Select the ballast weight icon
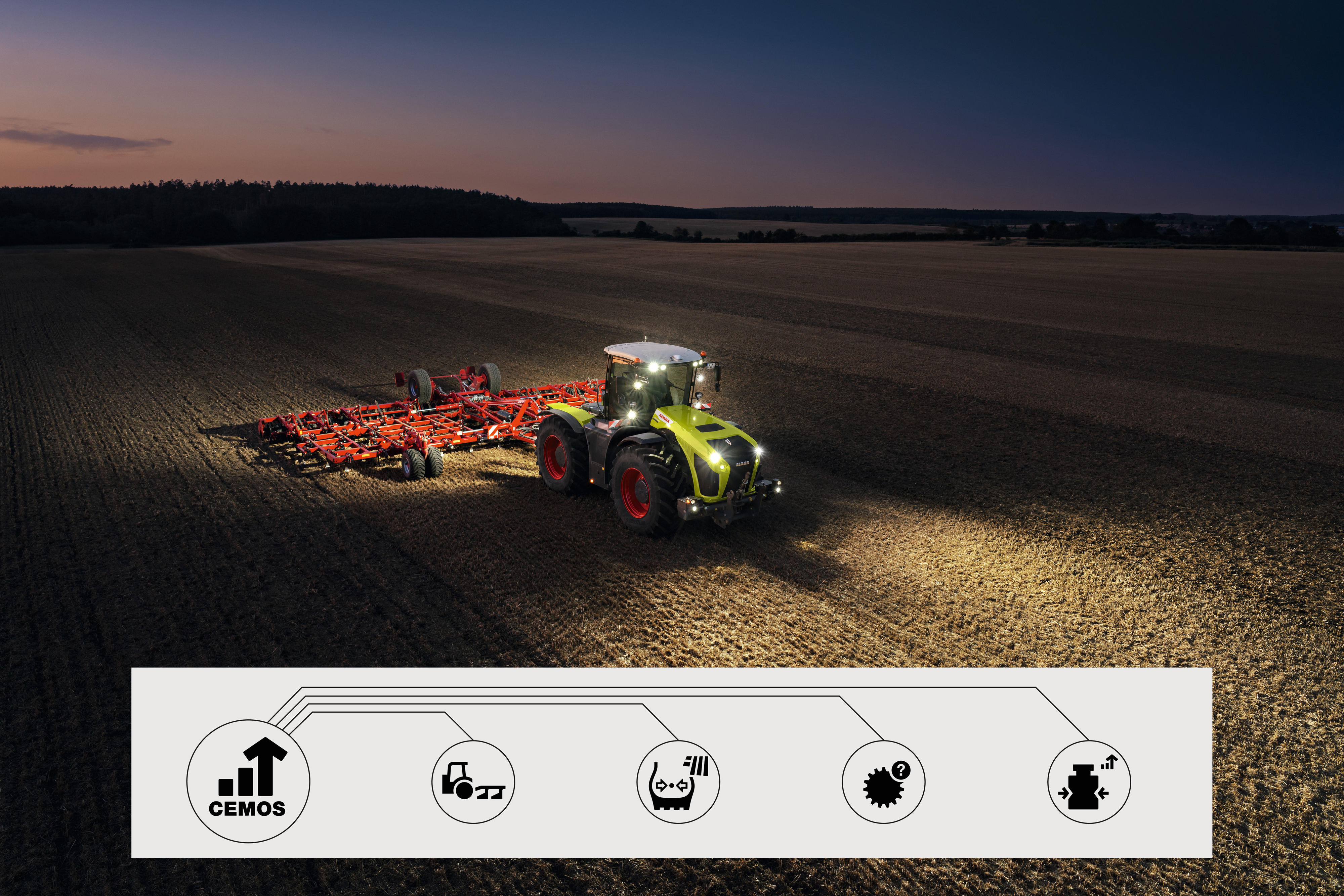 coord(1088,782)
